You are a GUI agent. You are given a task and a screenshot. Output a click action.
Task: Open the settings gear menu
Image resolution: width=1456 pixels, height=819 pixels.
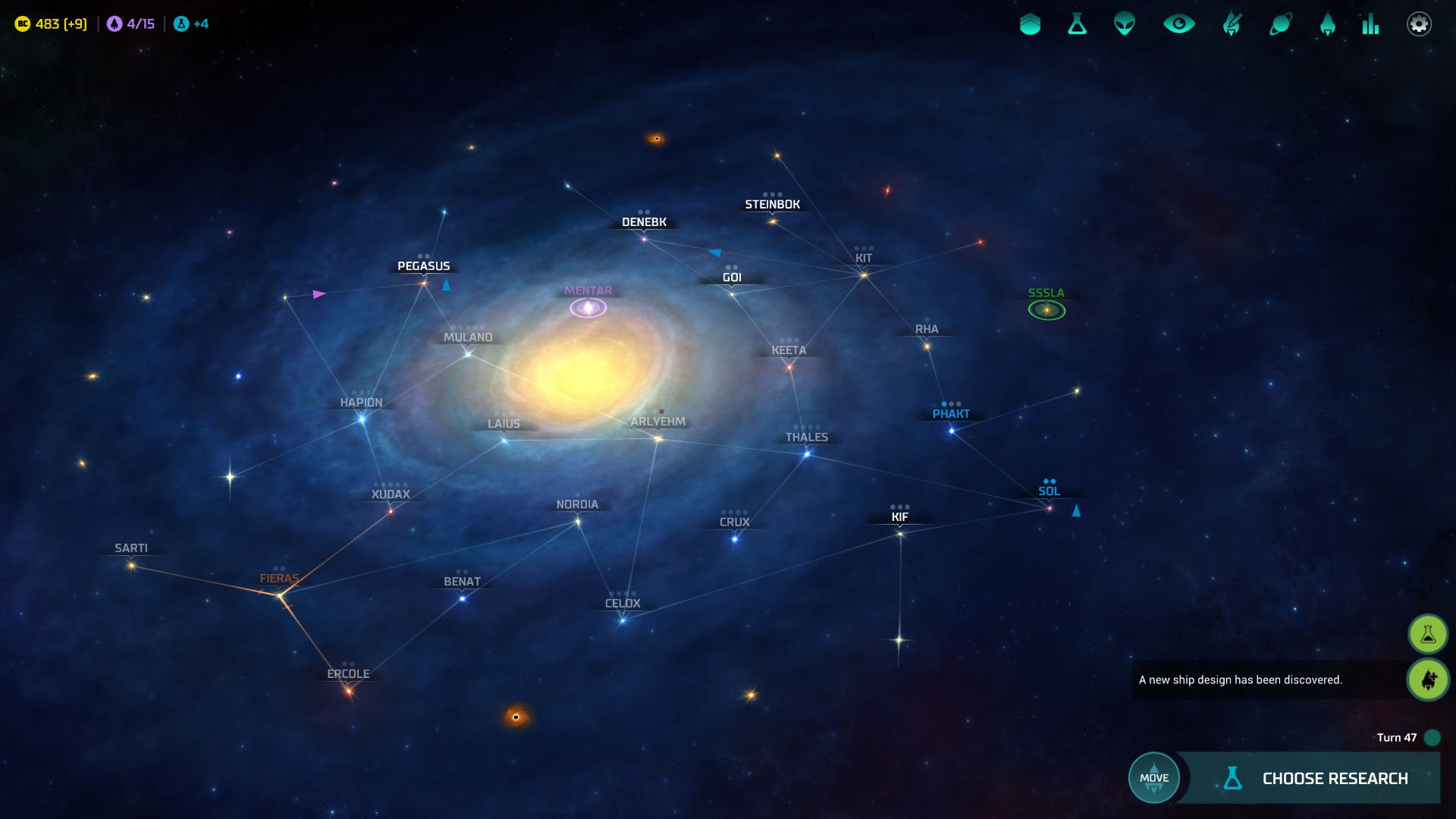click(x=1419, y=24)
